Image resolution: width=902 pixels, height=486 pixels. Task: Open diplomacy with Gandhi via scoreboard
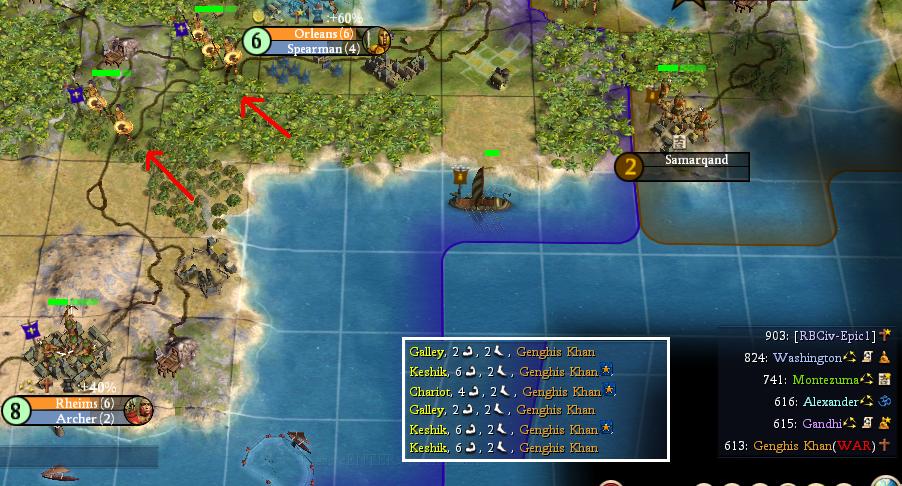pyautogui.click(x=826, y=423)
